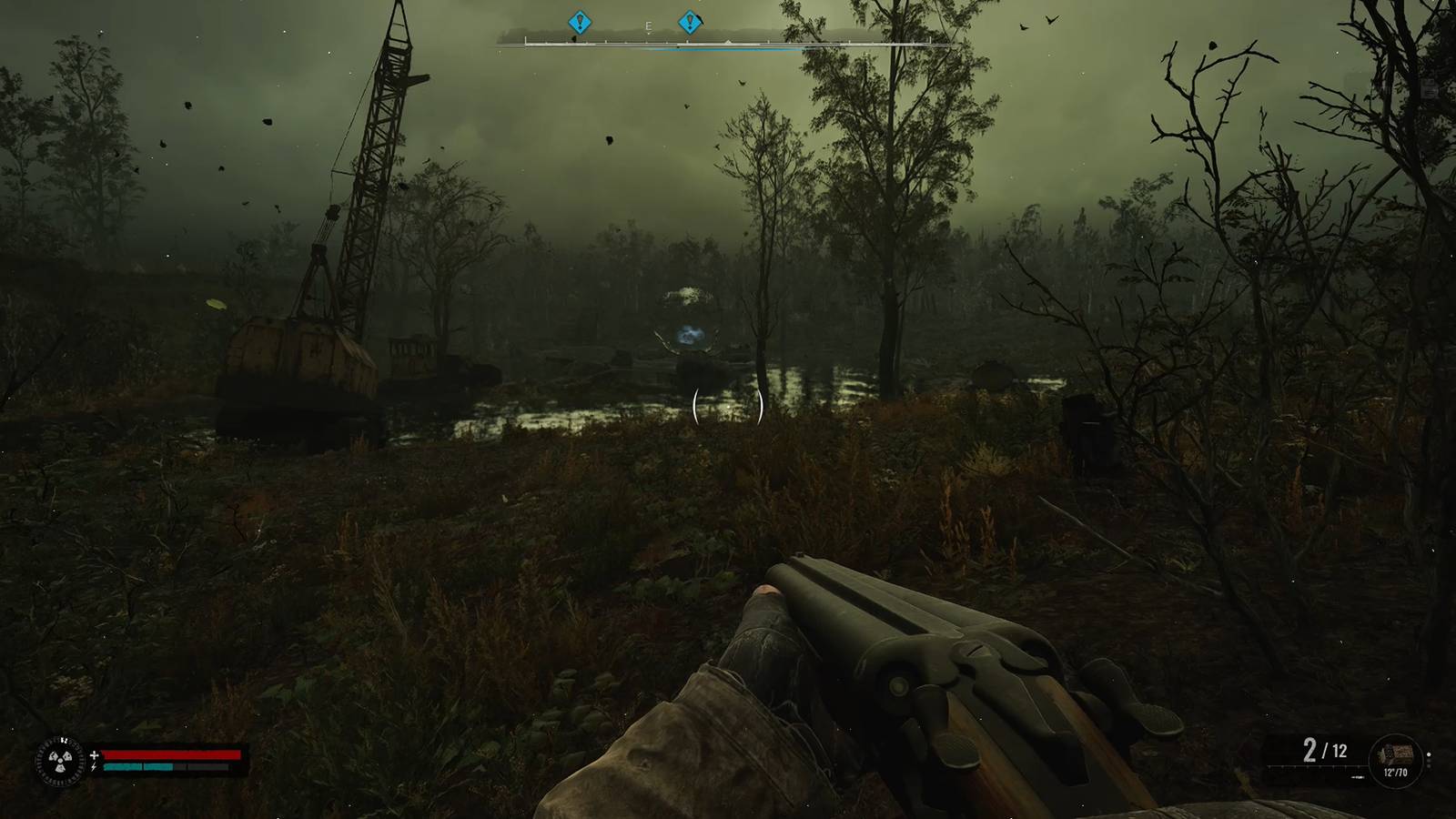The image size is (1456, 819).
Task: Select the white cross health icon
Action: point(94,755)
